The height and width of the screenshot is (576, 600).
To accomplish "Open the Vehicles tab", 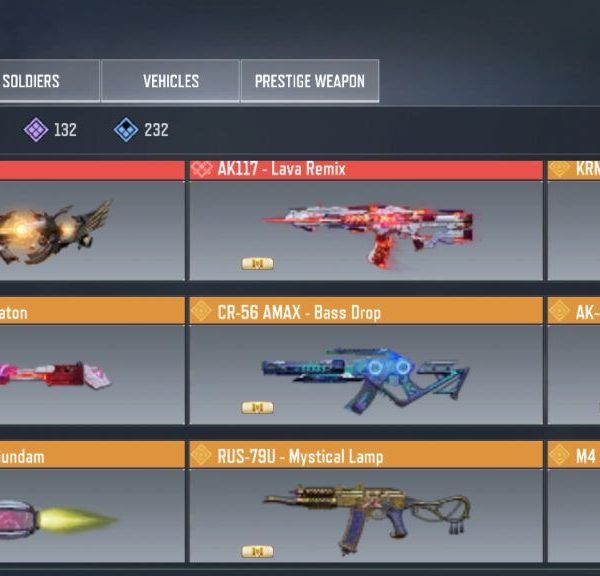I will pos(170,81).
